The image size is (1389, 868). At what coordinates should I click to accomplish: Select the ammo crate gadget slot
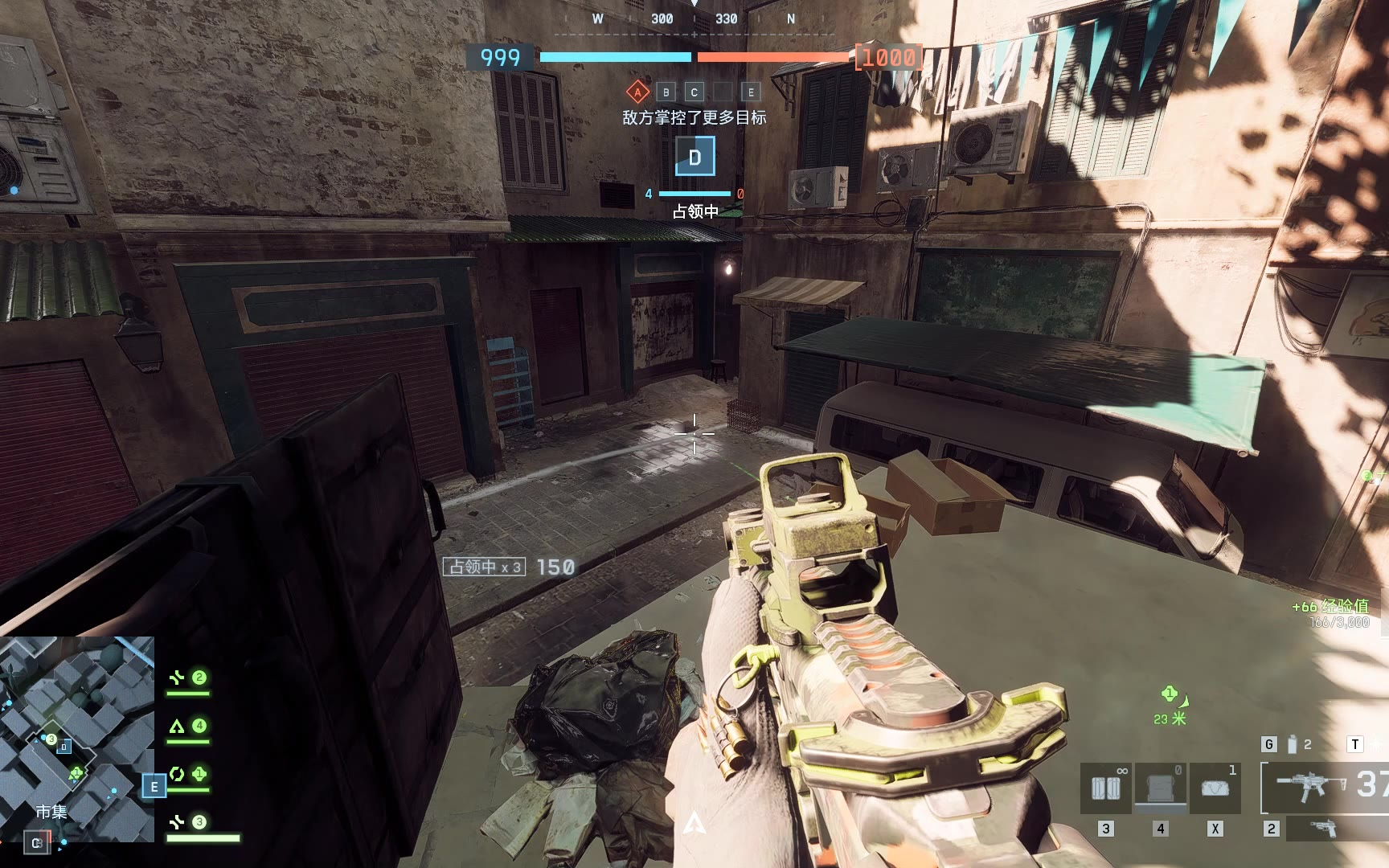tap(1106, 788)
